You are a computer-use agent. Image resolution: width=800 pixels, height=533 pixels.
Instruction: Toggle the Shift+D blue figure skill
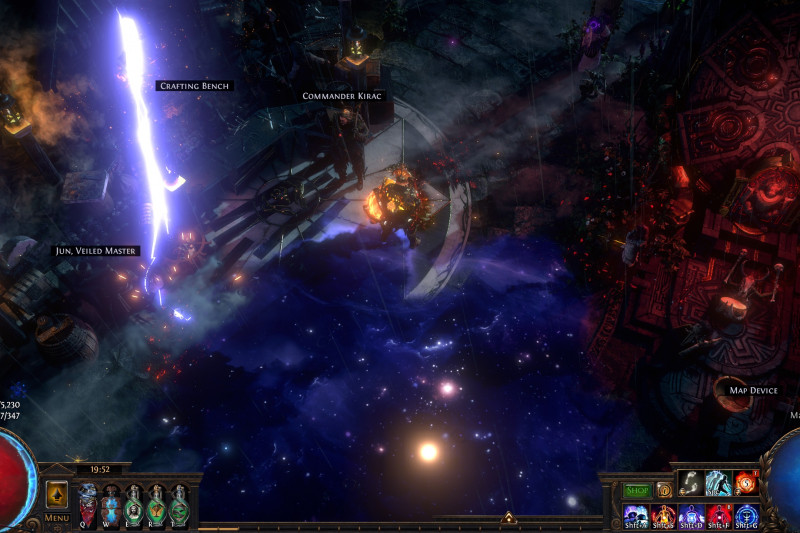pos(691,515)
